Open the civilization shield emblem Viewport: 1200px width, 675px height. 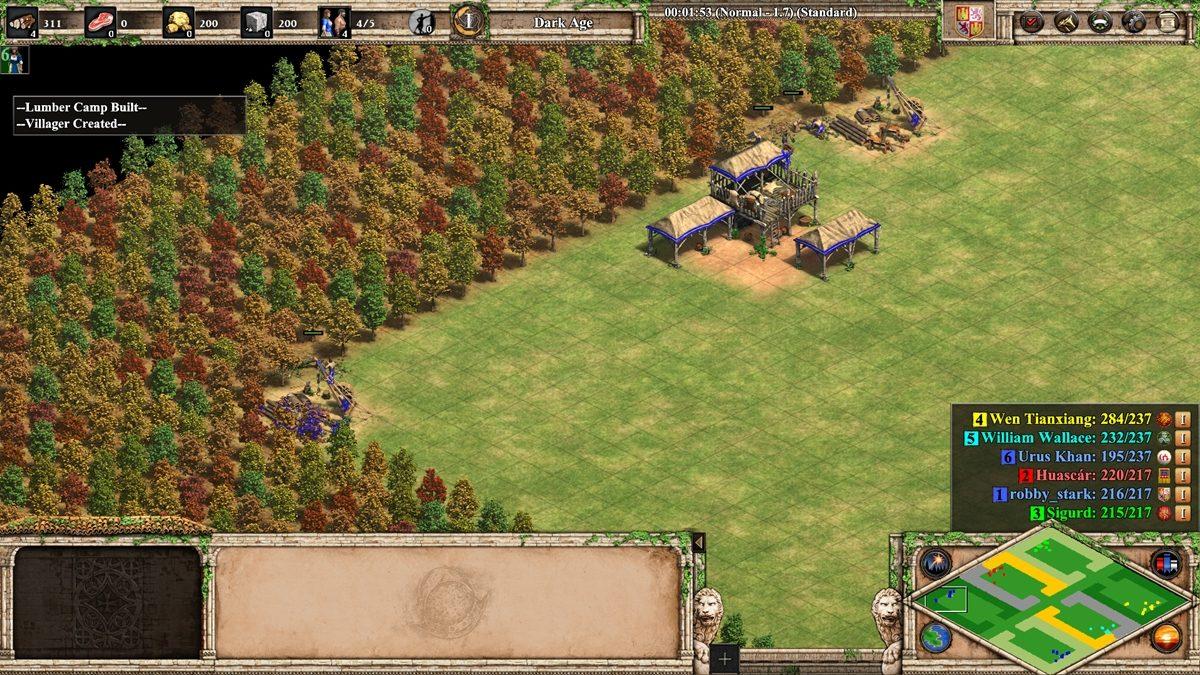click(x=969, y=21)
